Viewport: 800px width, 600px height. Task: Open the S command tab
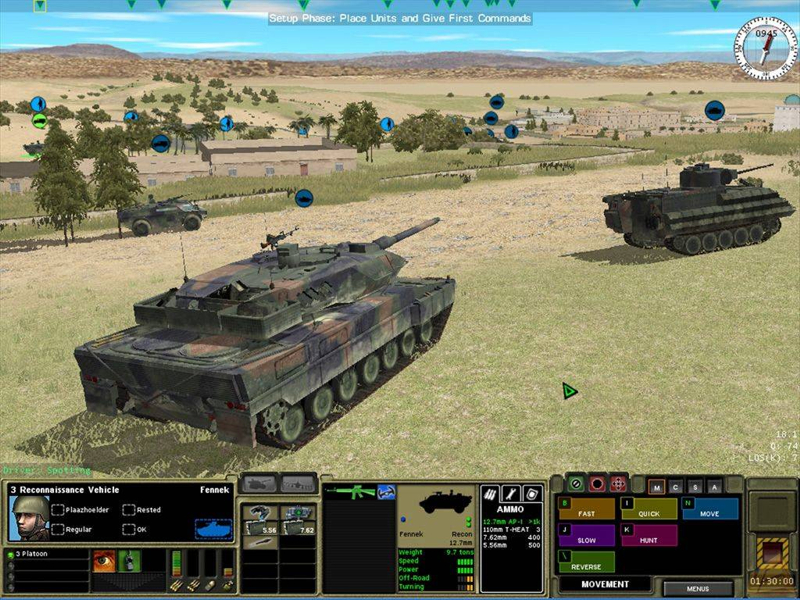pyautogui.click(x=695, y=487)
